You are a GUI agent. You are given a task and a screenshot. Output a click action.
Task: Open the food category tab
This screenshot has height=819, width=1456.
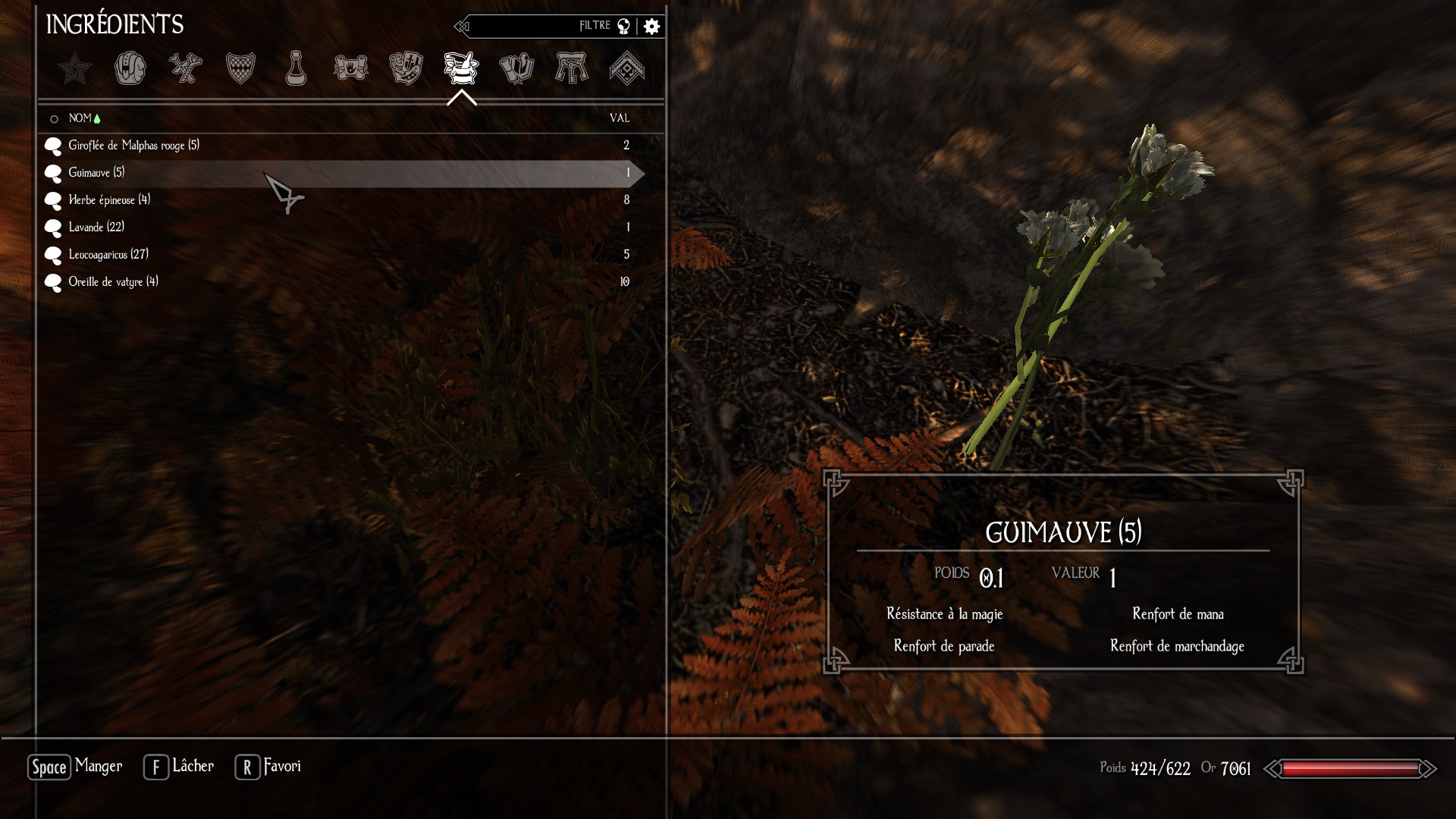pyautogui.click(x=406, y=68)
